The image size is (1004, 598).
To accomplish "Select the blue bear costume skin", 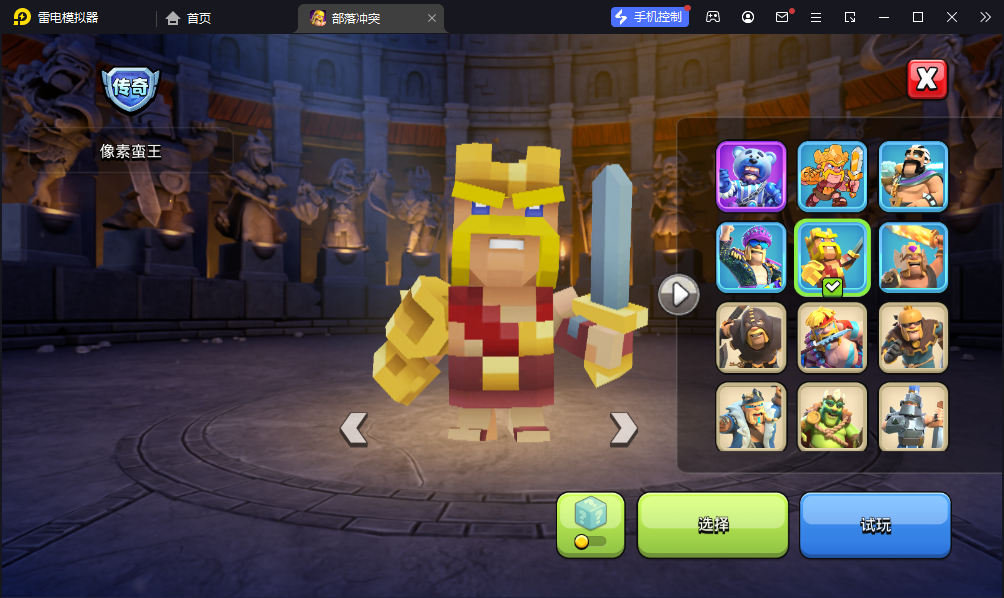I will pyautogui.click(x=751, y=176).
